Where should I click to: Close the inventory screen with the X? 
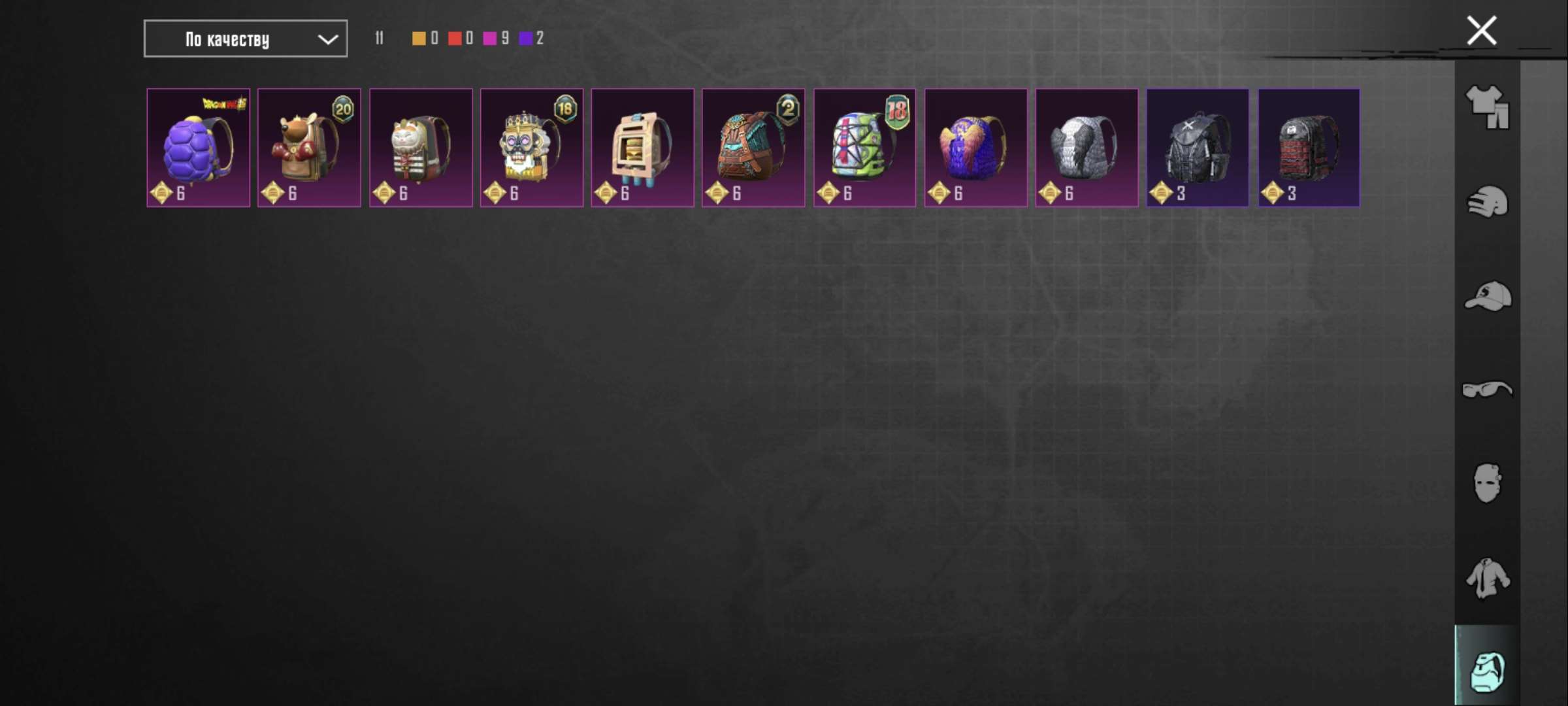pyautogui.click(x=1481, y=31)
